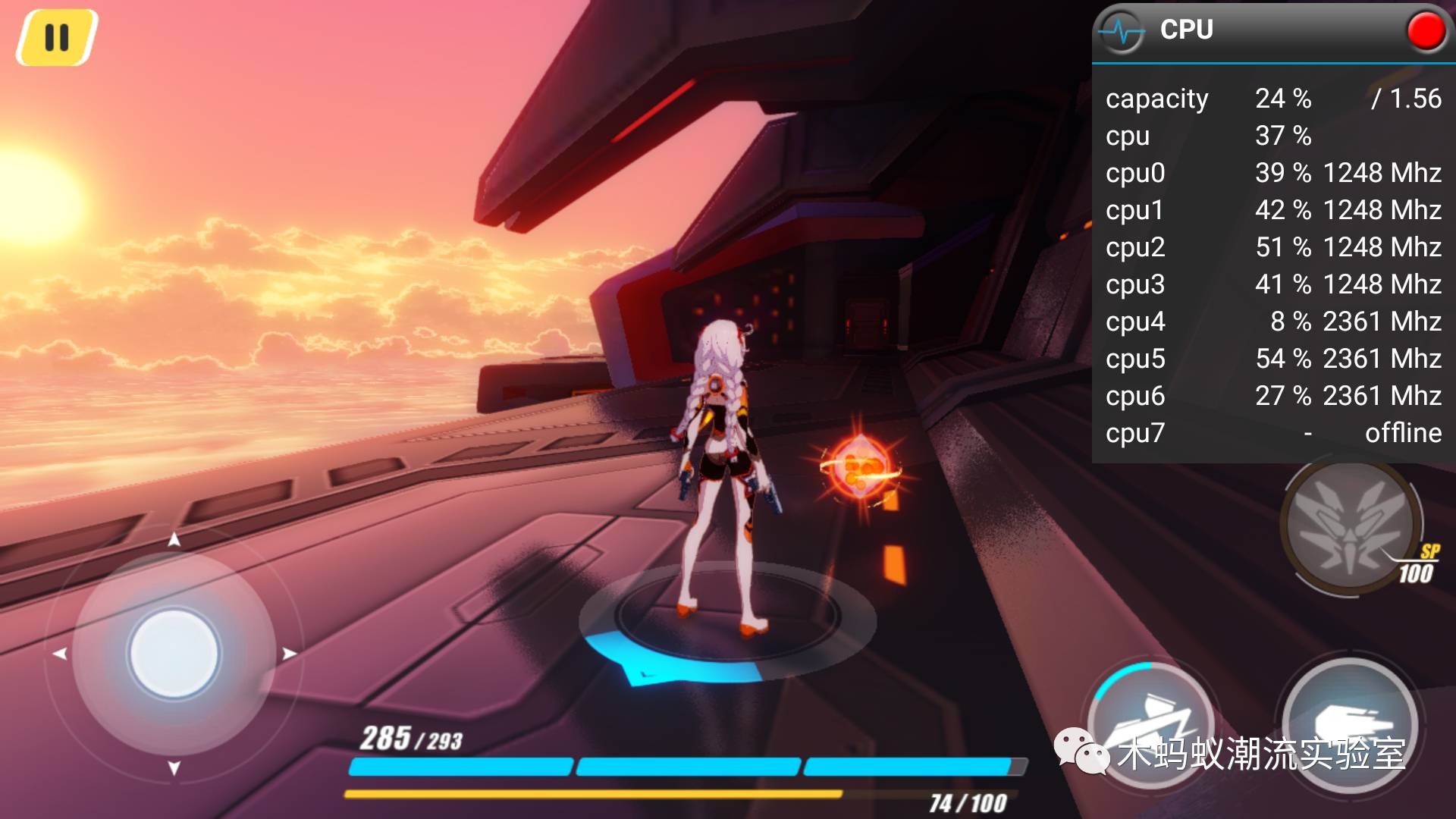This screenshot has height=819, width=1456.
Task: Tap the joystick's left arrow
Action: (60, 654)
